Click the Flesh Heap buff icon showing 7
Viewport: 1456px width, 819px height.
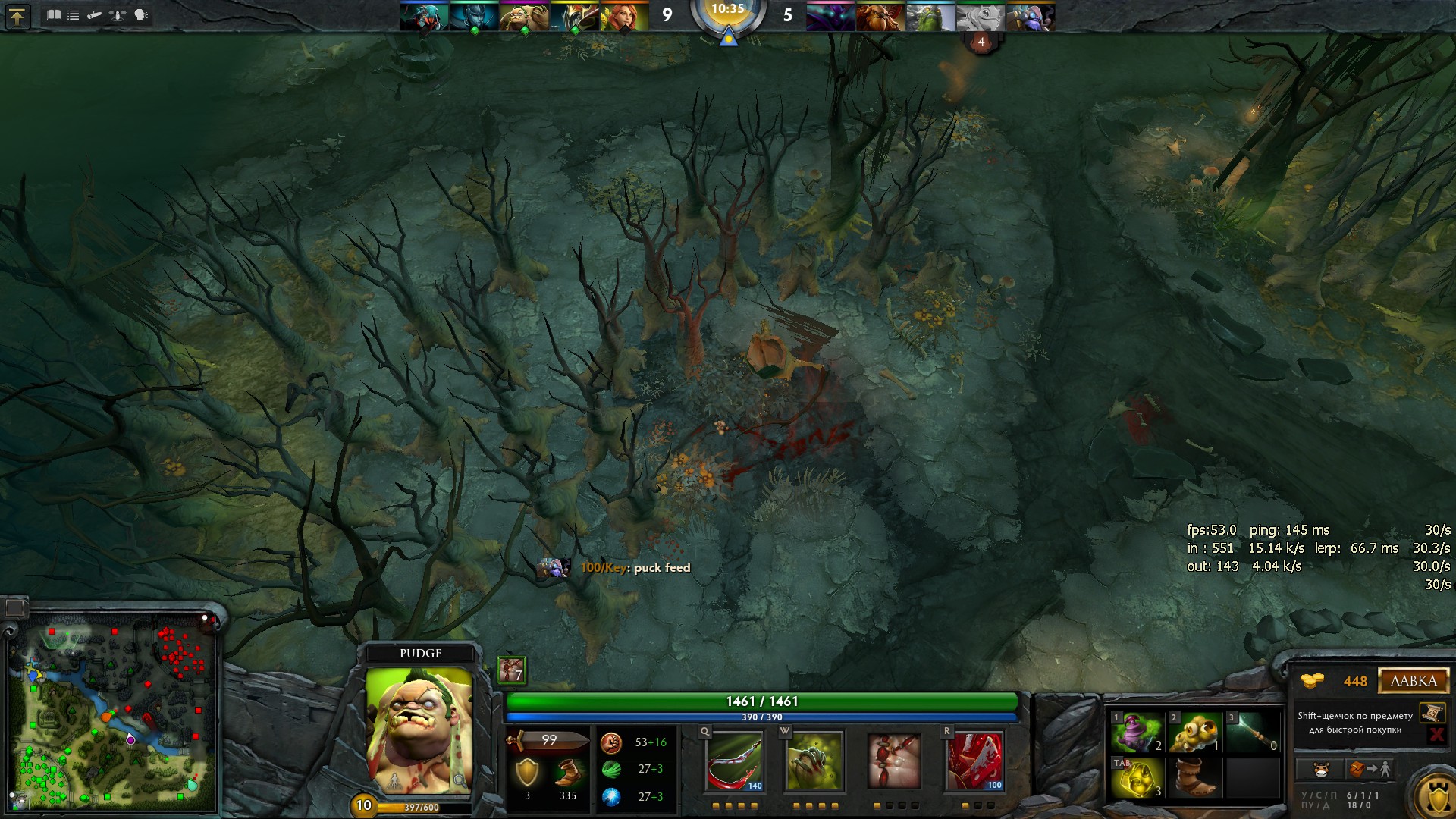[511, 670]
